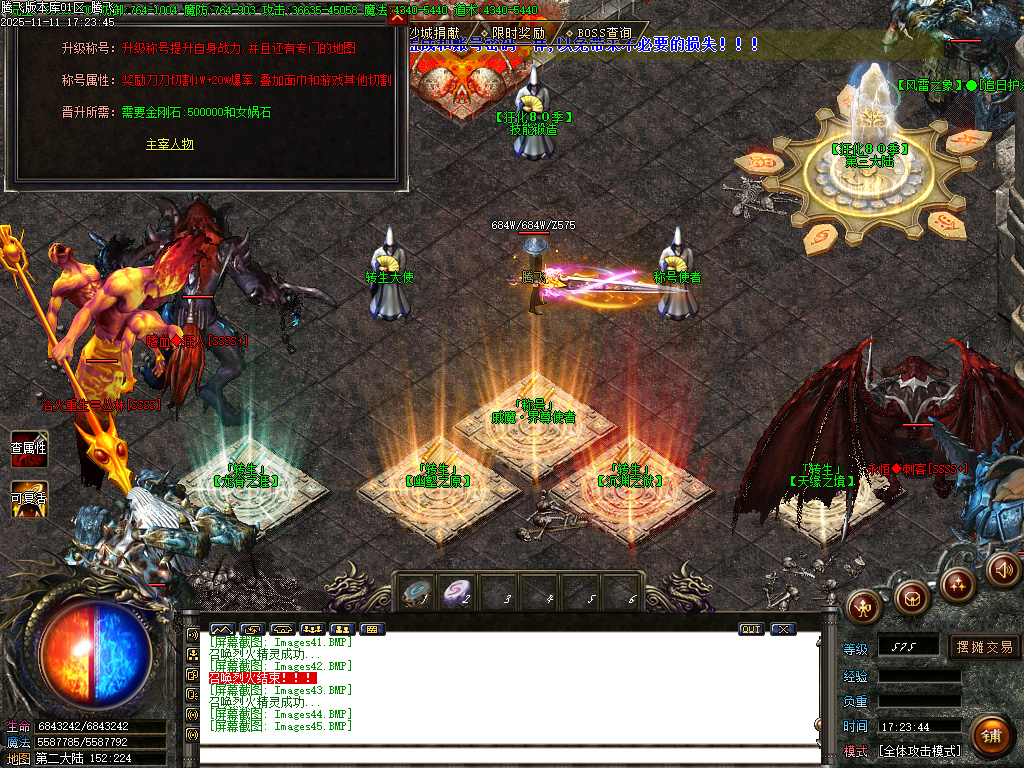Image resolution: width=1024 pixels, height=768 pixels.
Task: Open the 沙城捐献 tab
Action: 437,33
